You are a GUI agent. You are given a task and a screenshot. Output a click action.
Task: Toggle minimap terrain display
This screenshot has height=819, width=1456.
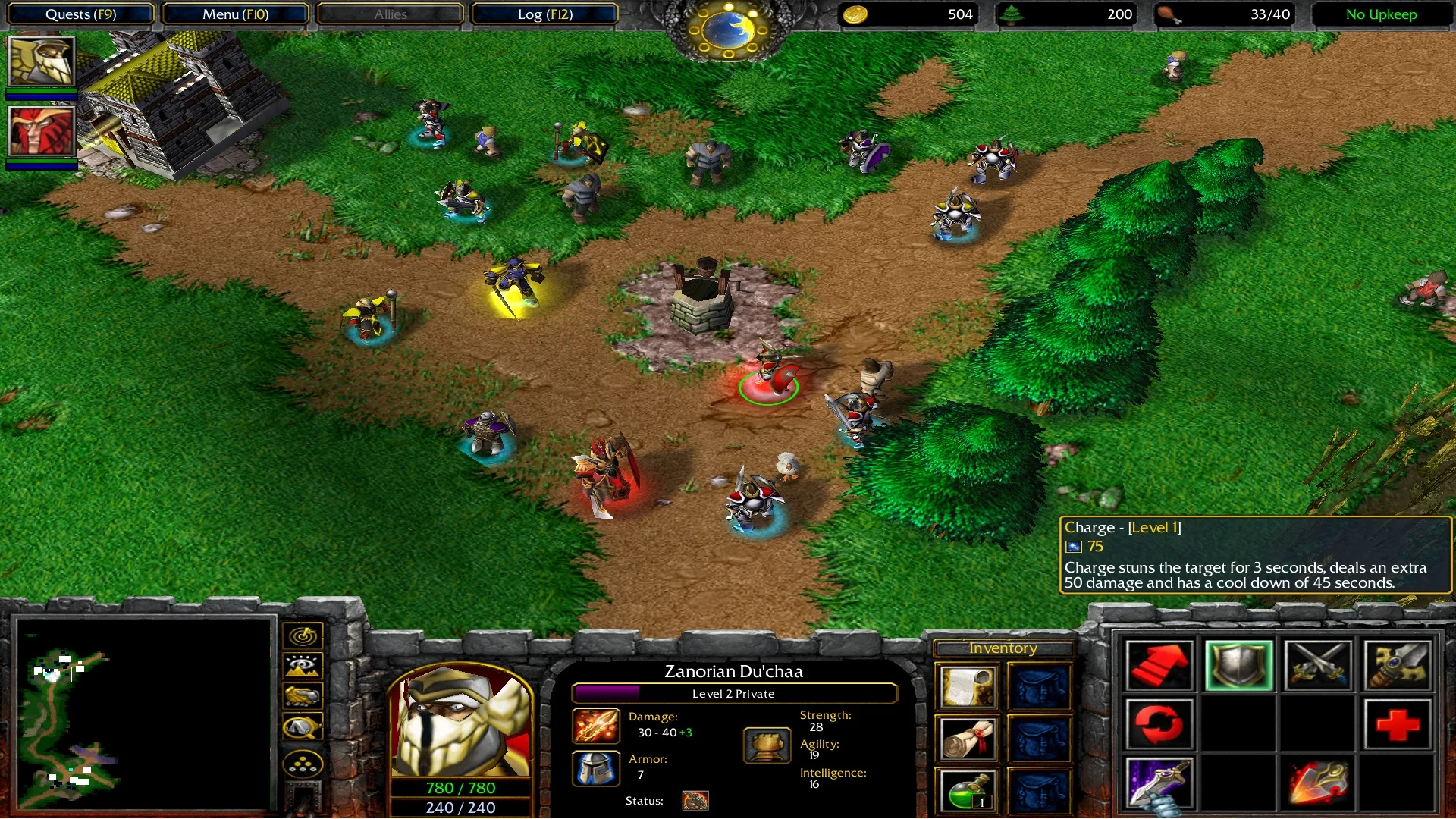coord(303,666)
